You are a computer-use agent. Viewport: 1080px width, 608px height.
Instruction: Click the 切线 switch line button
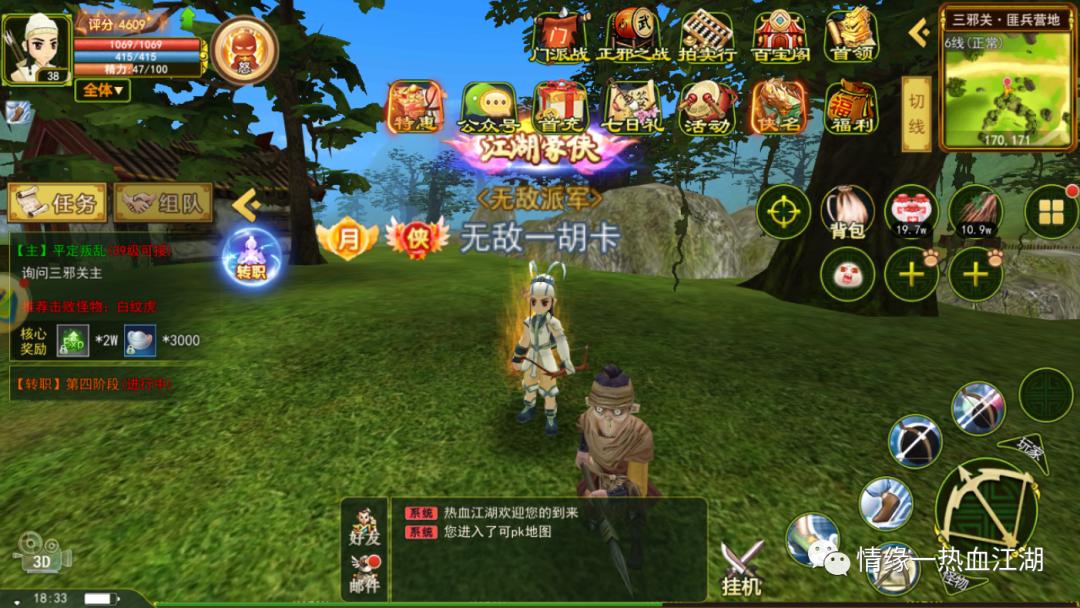point(916,113)
